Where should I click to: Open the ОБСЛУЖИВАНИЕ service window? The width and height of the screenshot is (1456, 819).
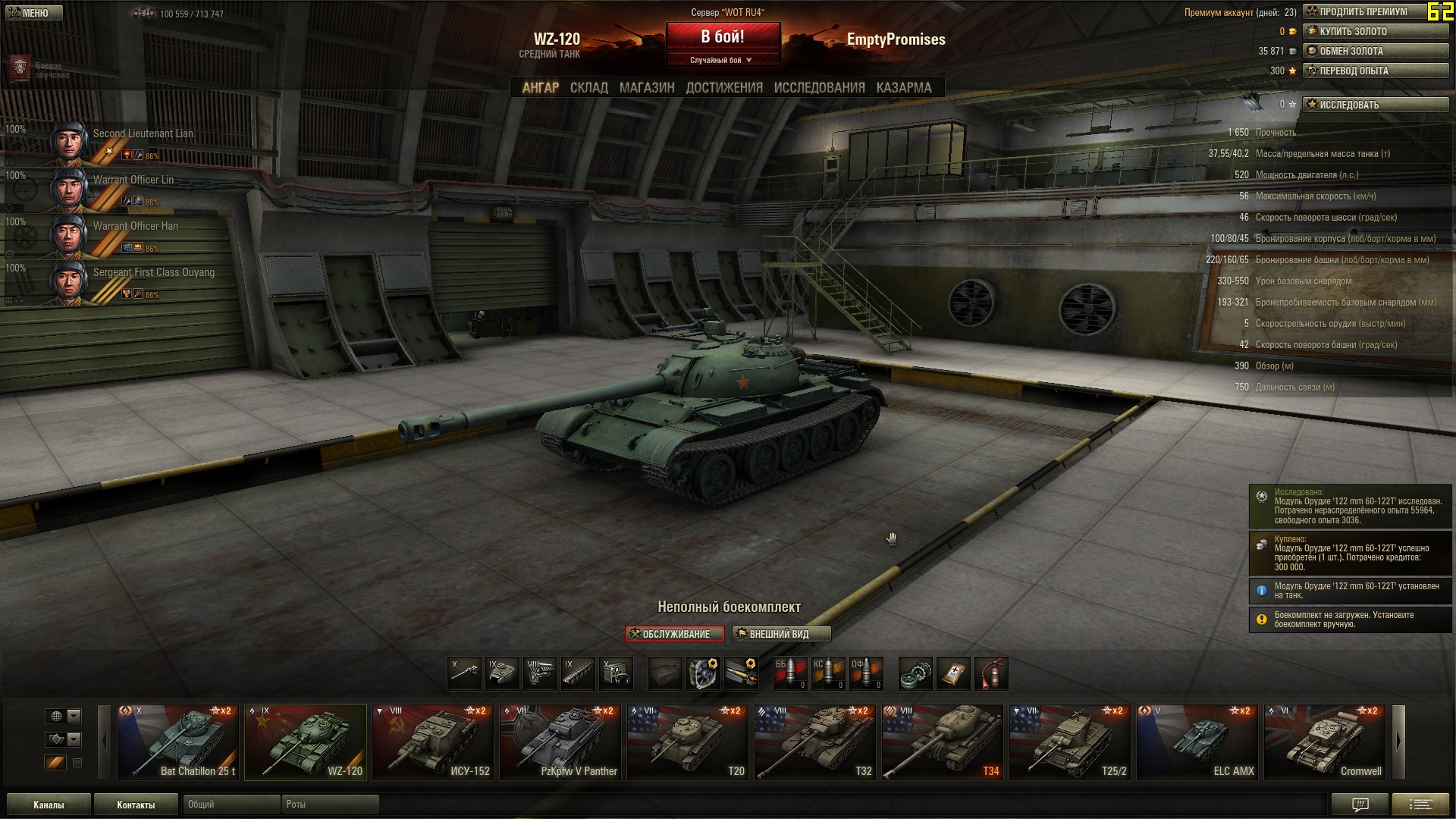pyautogui.click(x=675, y=634)
